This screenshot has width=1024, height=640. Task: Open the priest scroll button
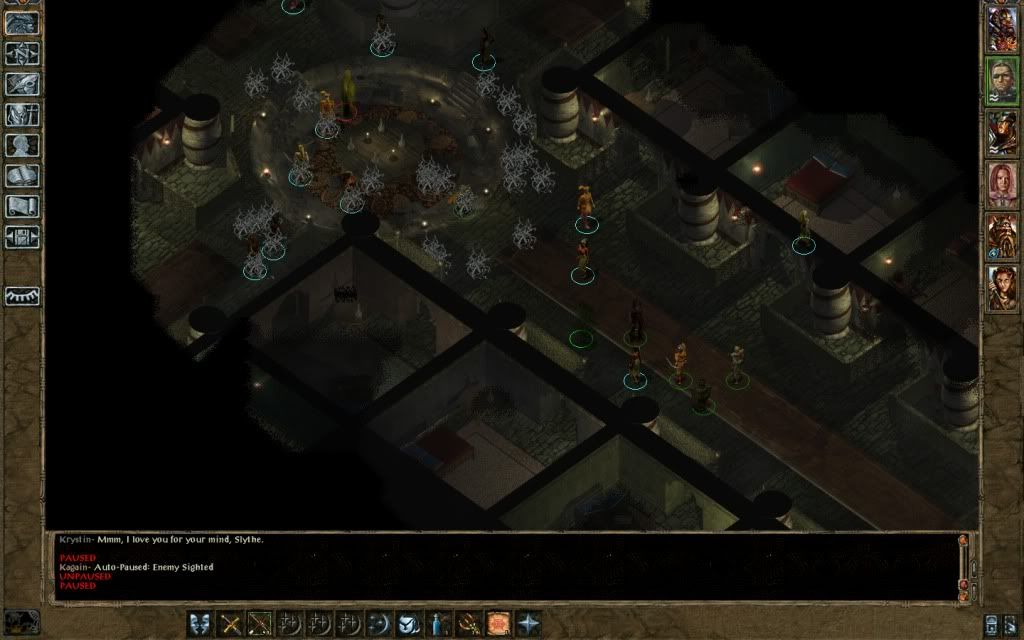(x=22, y=207)
